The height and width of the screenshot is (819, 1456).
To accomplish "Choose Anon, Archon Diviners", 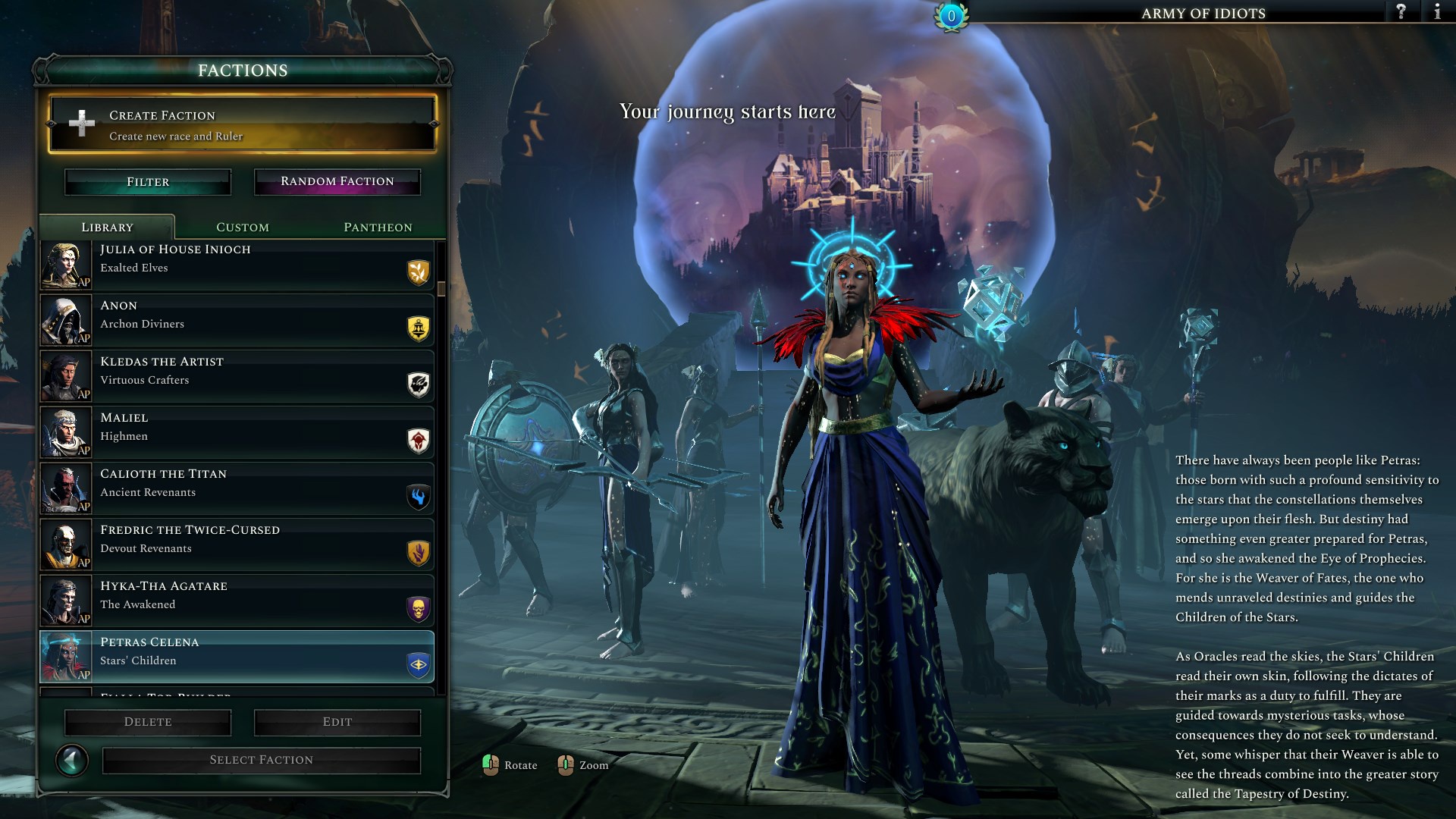I will [237, 320].
